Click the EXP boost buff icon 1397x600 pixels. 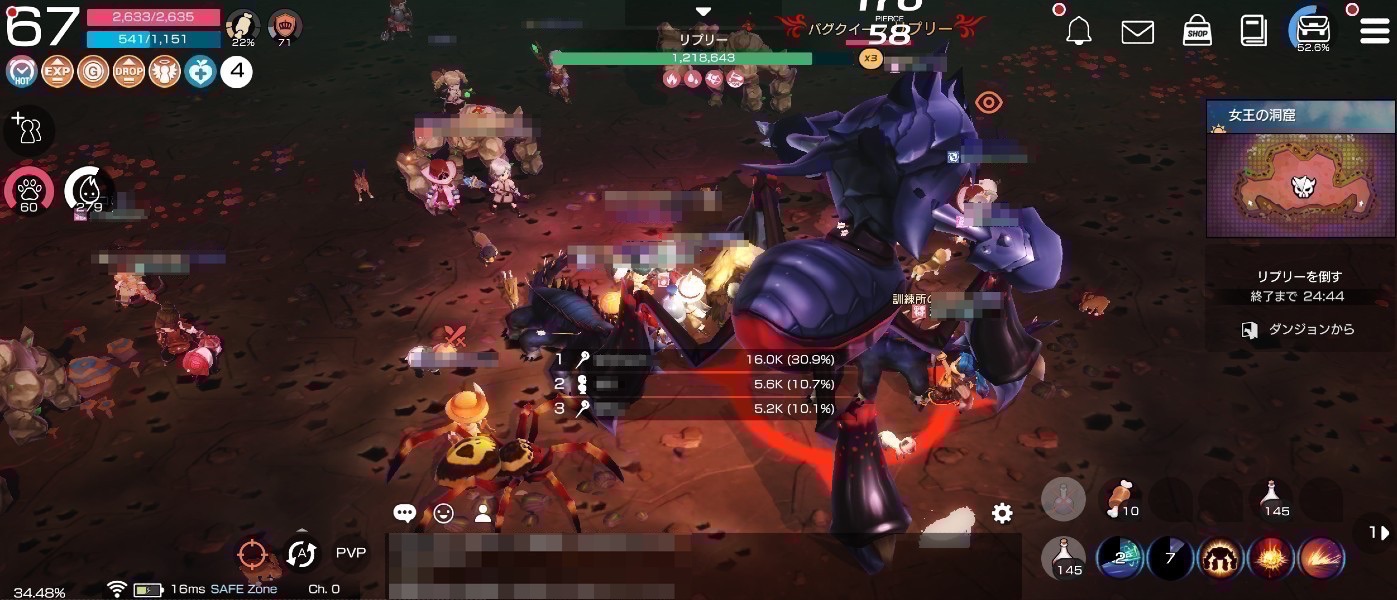pyautogui.click(x=57, y=72)
